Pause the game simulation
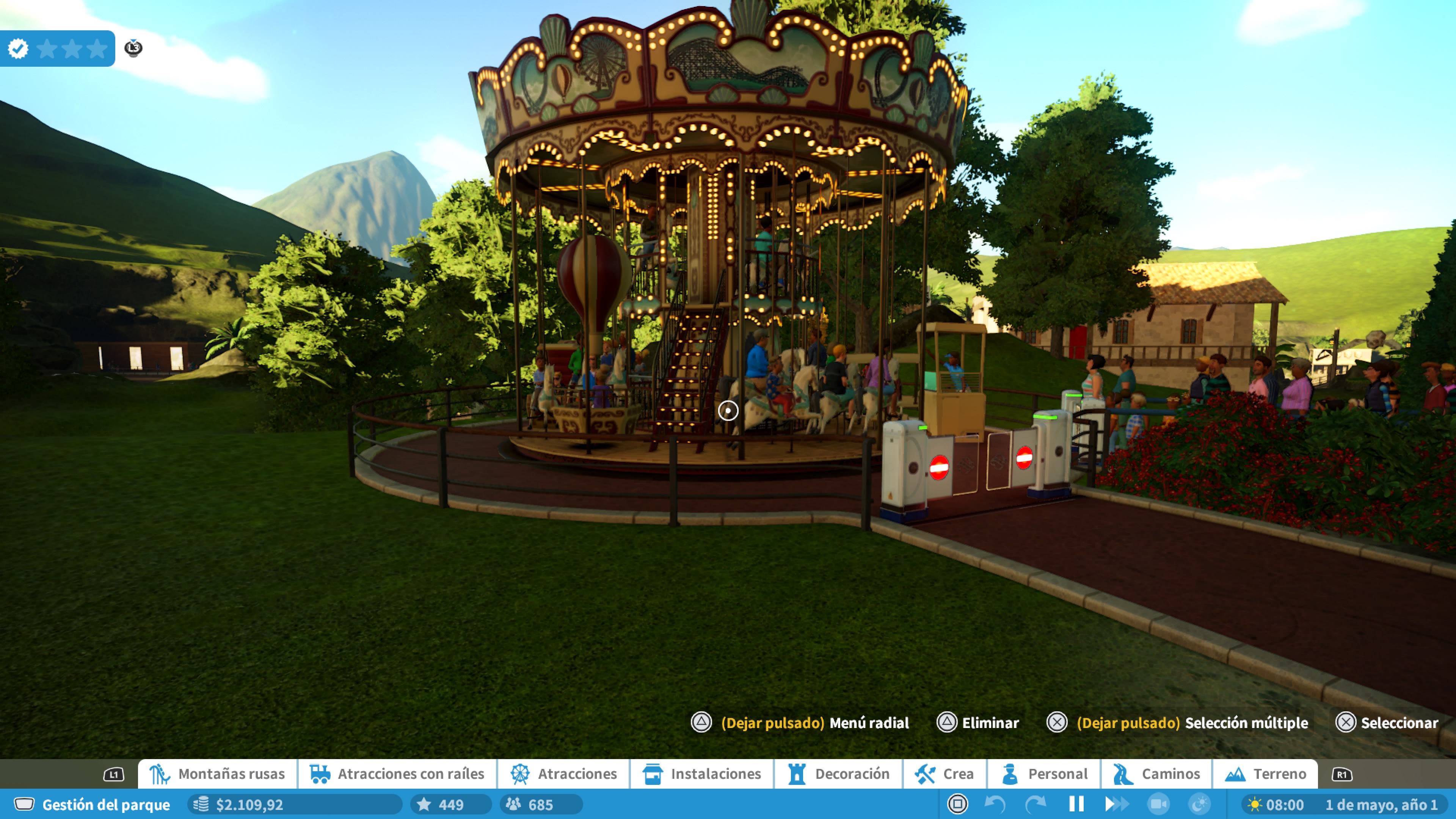The width and height of the screenshot is (1456, 819). pyautogui.click(x=1076, y=804)
